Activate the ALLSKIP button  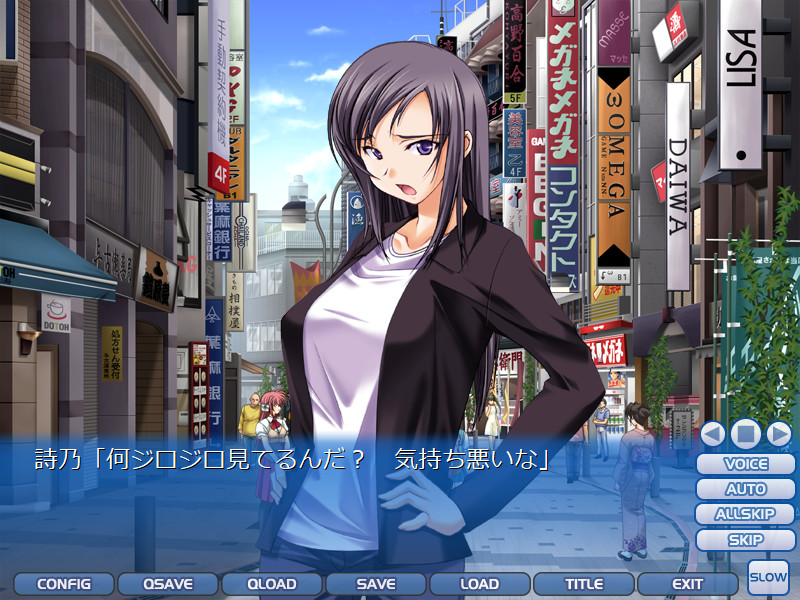[746, 514]
